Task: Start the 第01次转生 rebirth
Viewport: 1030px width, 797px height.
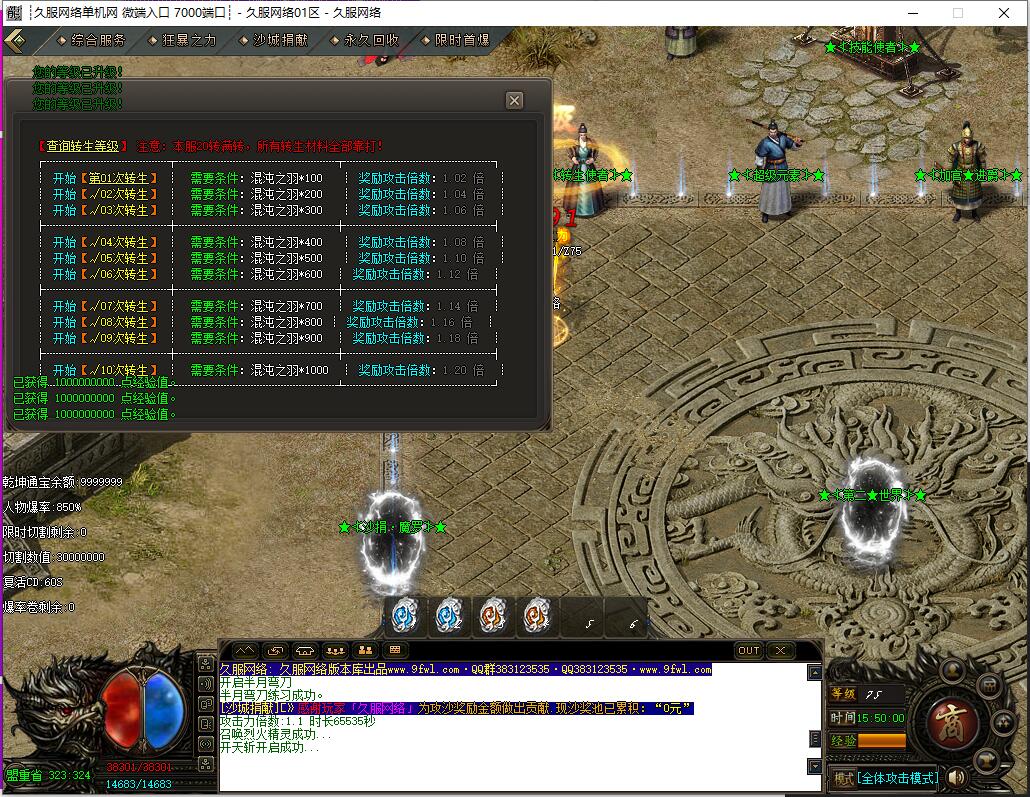Action: [x=117, y=178]
